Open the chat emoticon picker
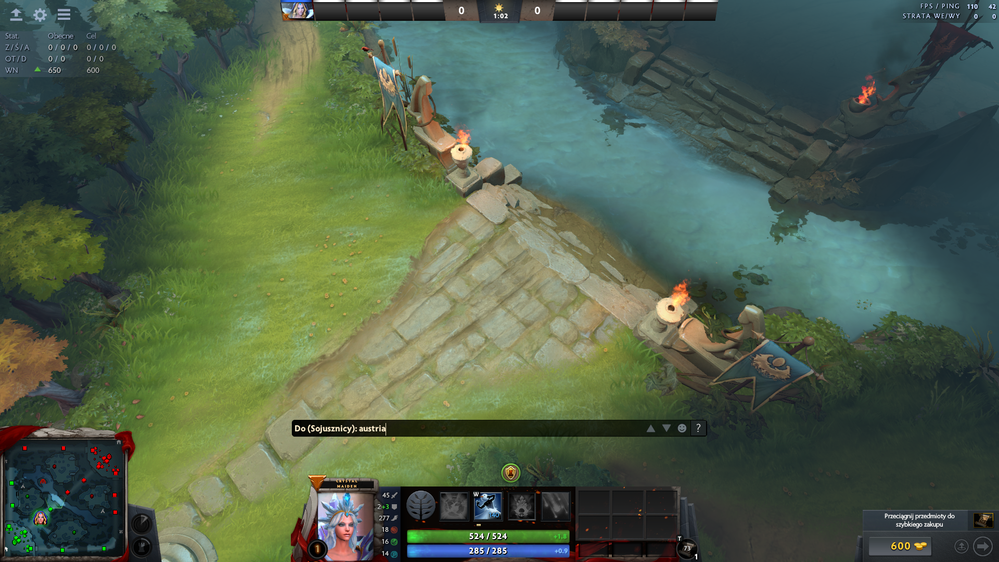Viewport: 999px width, 562px height. [682, 428]
